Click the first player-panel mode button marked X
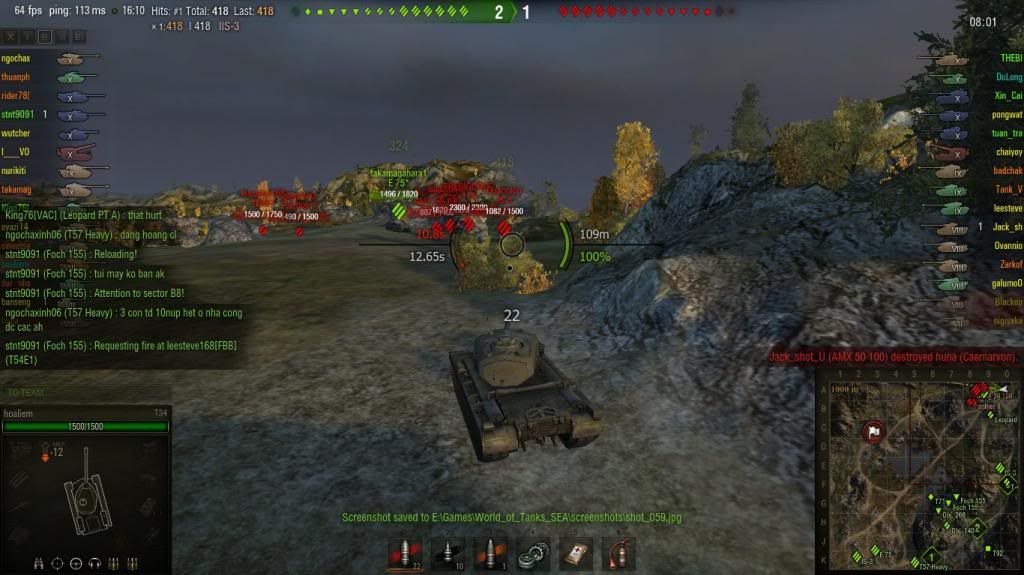This screenshot has width=1024, height=575. pos(11,37)
